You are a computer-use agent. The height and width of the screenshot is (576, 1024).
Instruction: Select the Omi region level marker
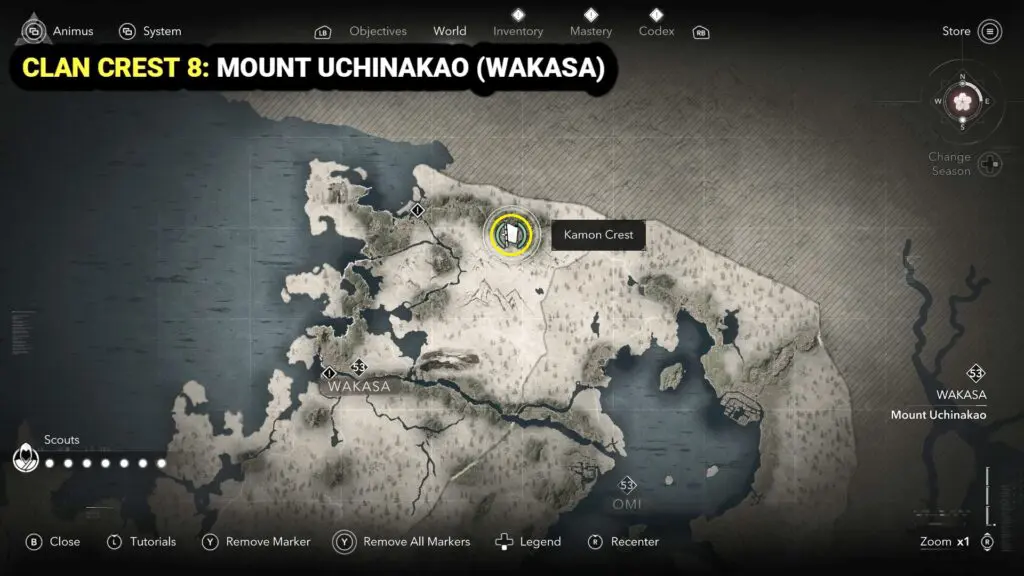coord(627,486)
